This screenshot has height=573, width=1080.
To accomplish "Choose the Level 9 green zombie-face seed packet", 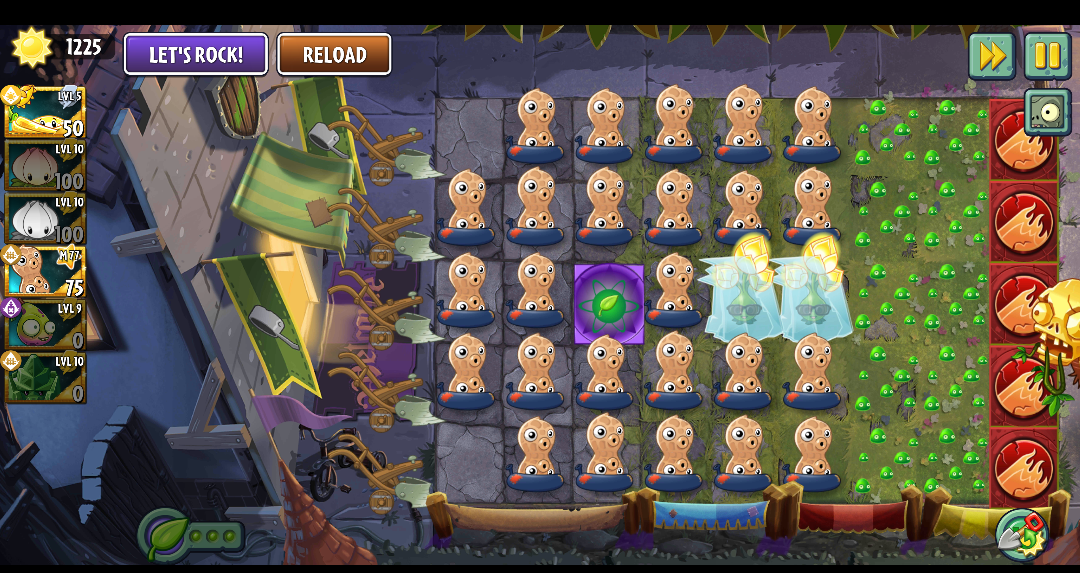I will [x=45, y=324].
